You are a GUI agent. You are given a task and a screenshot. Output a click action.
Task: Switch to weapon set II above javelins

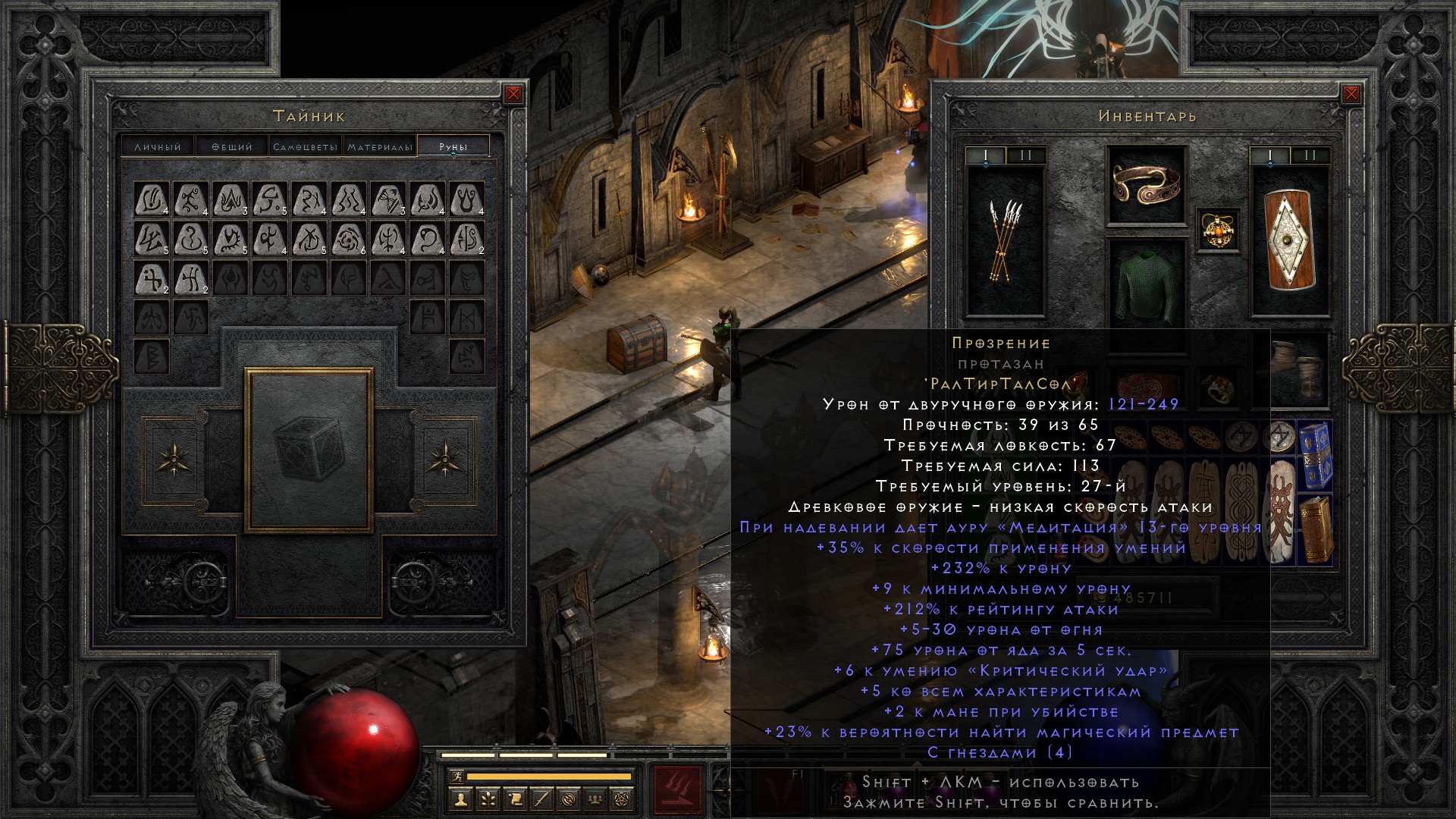point(1025,155)
